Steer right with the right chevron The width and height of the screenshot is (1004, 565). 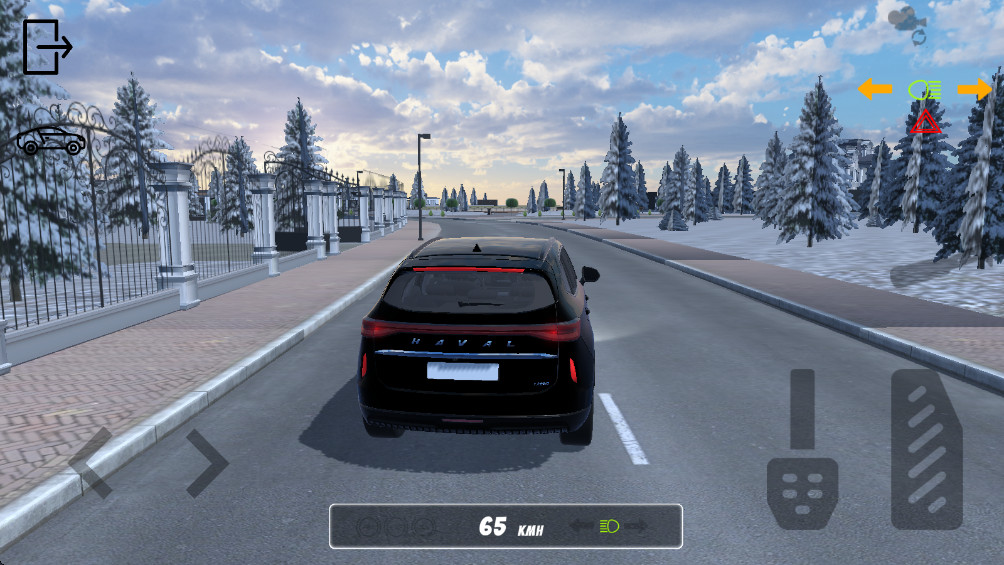coord(207,463)
